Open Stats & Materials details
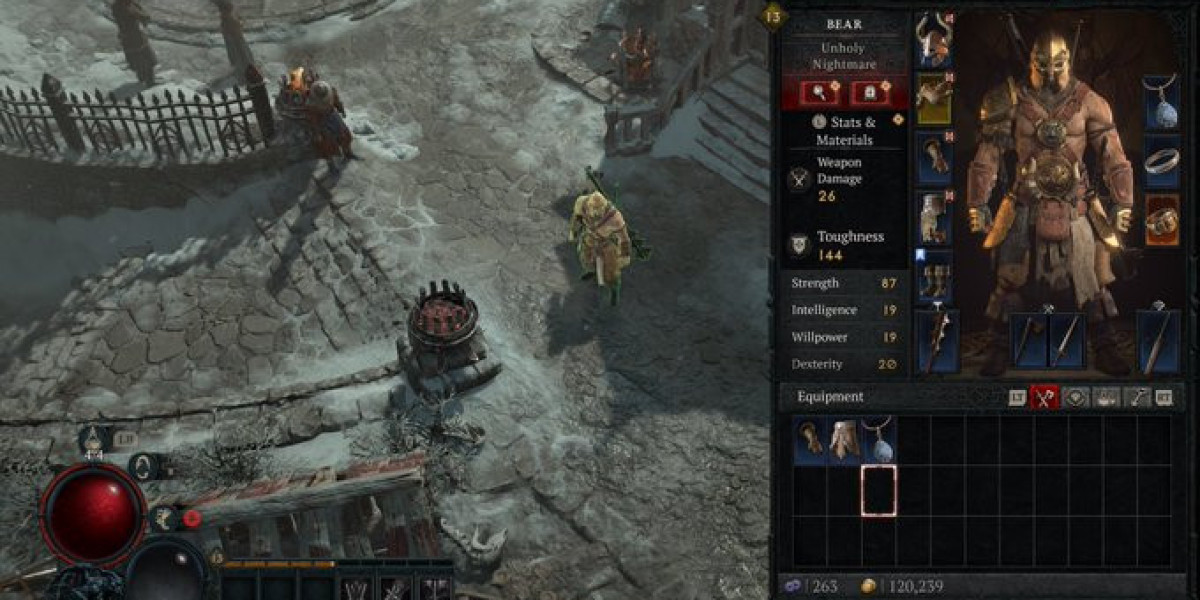This screenshot has width=1200, height=600. click(845, 131)
